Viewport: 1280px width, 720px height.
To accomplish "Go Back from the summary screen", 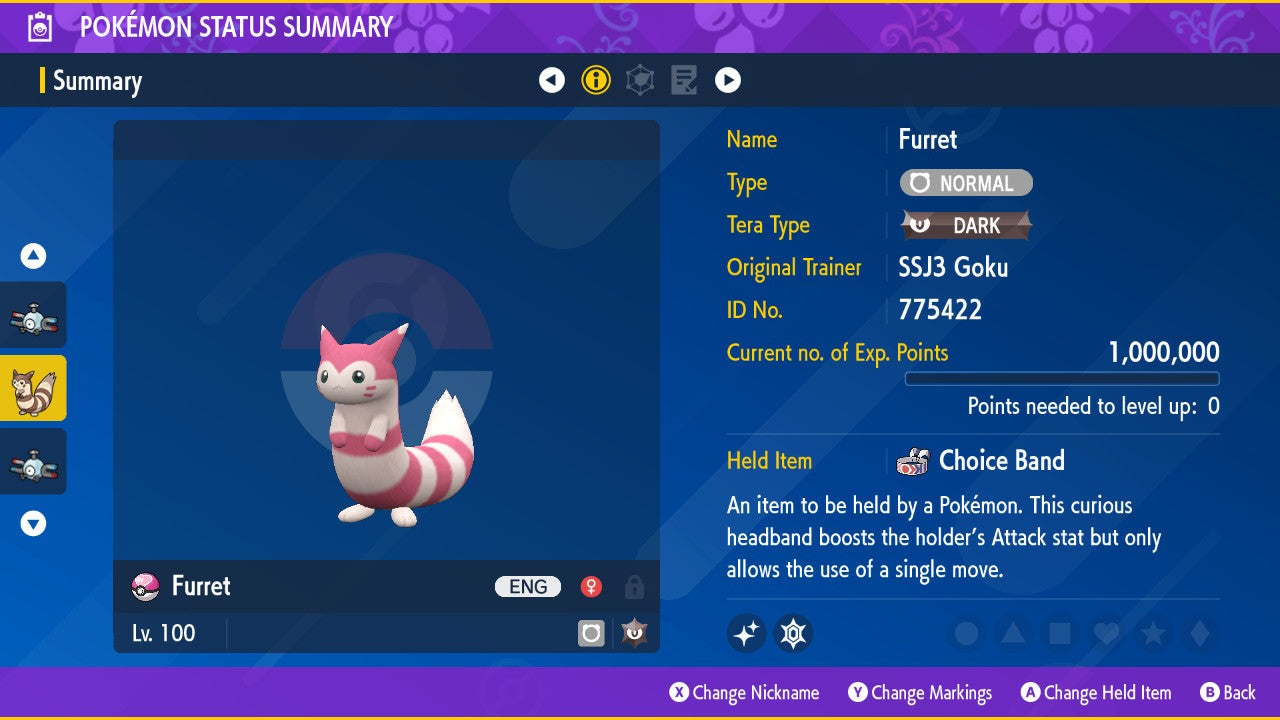I will pos(1228,693).
